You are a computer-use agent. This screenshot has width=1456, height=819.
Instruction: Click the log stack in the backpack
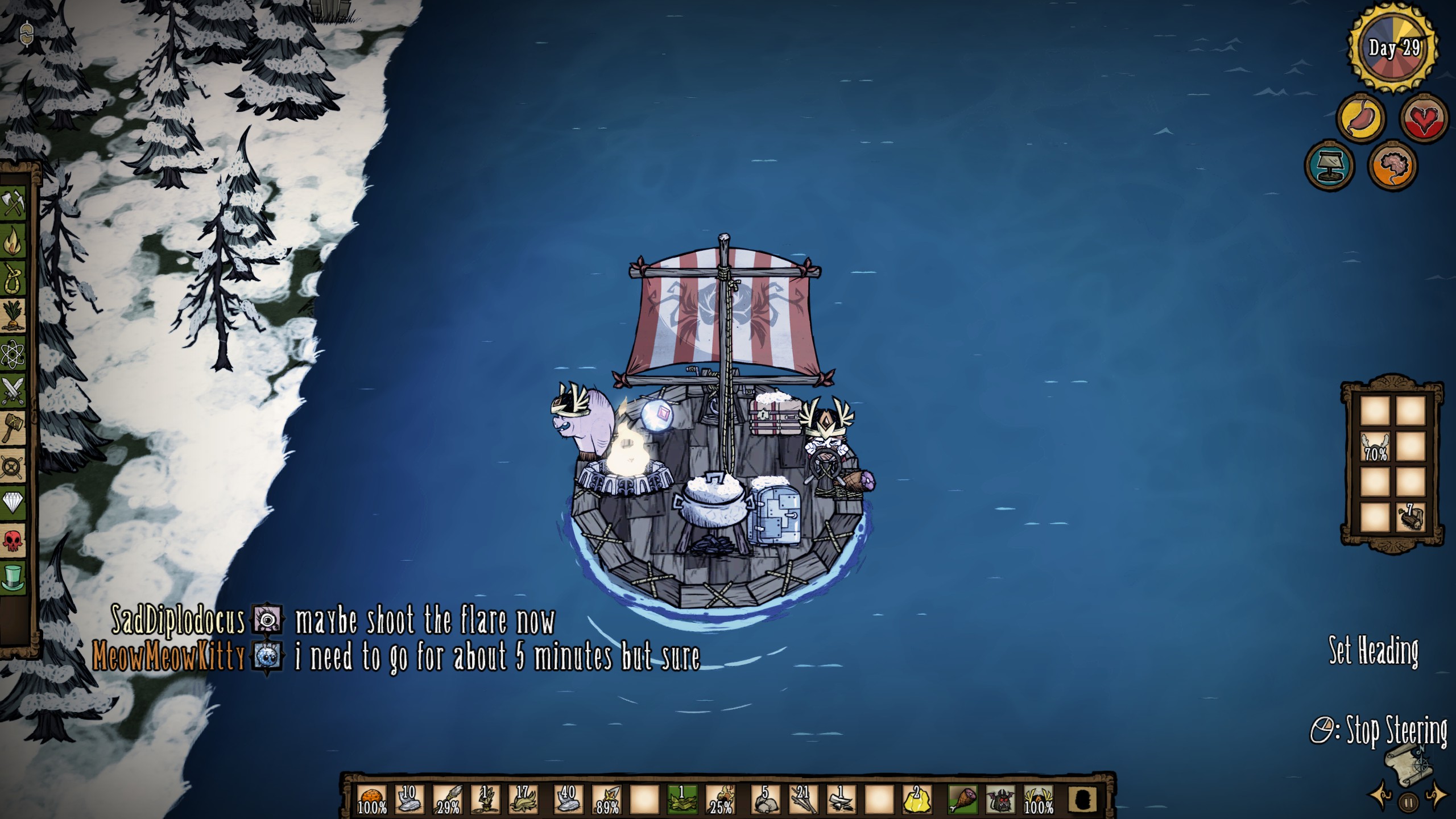pyautogui.click(x=1410, y=516)
